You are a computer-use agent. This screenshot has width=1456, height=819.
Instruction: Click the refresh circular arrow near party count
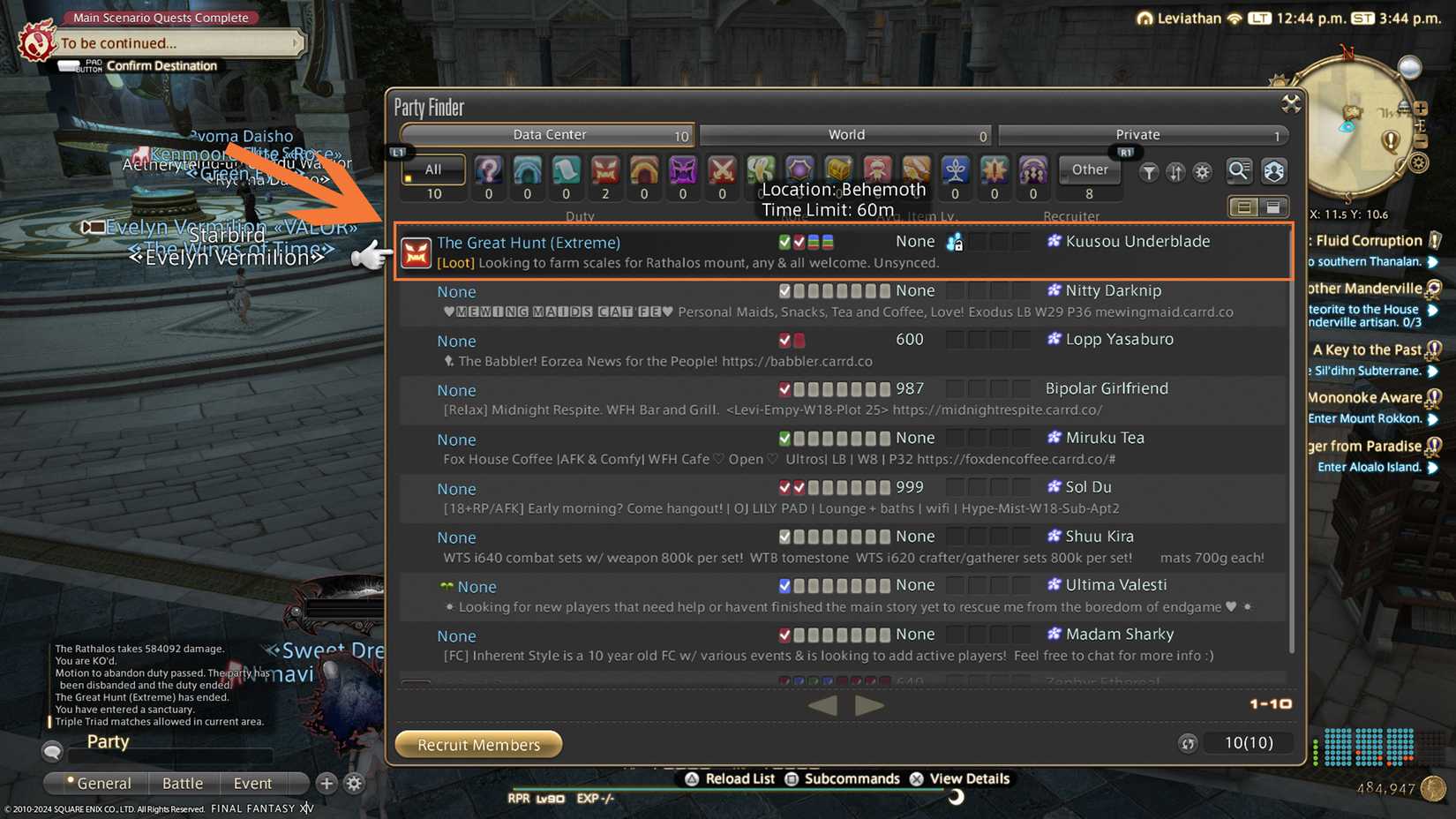pos(1188,744)
